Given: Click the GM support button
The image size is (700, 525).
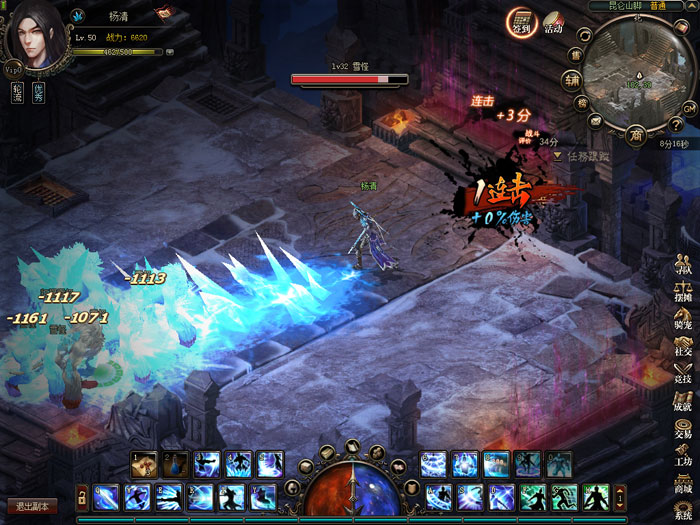Looking at the screenshot, I should click(689, 107).
